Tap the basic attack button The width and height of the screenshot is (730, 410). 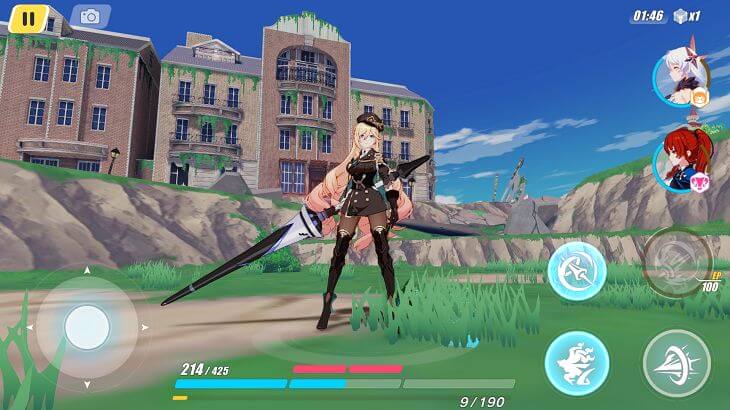click(676, 362)
